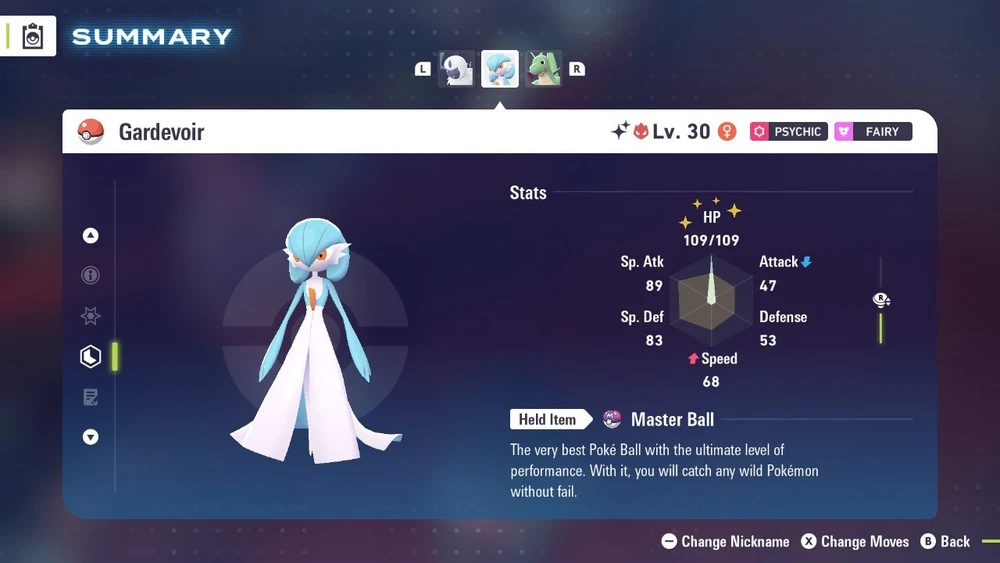Open the memo notes tab
This screenshot has width=1000, height=563.
(91, 397)
